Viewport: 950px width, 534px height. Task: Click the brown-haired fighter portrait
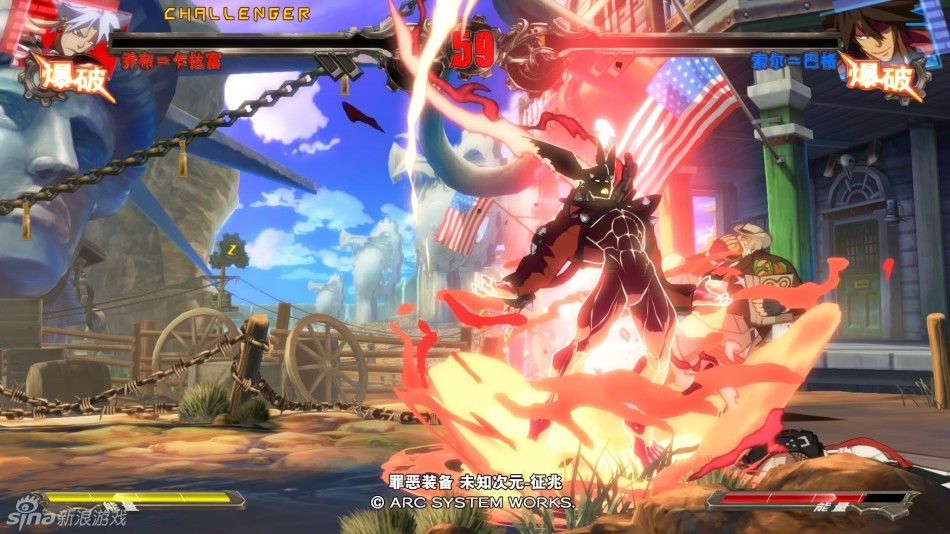[x=878, y=27]
